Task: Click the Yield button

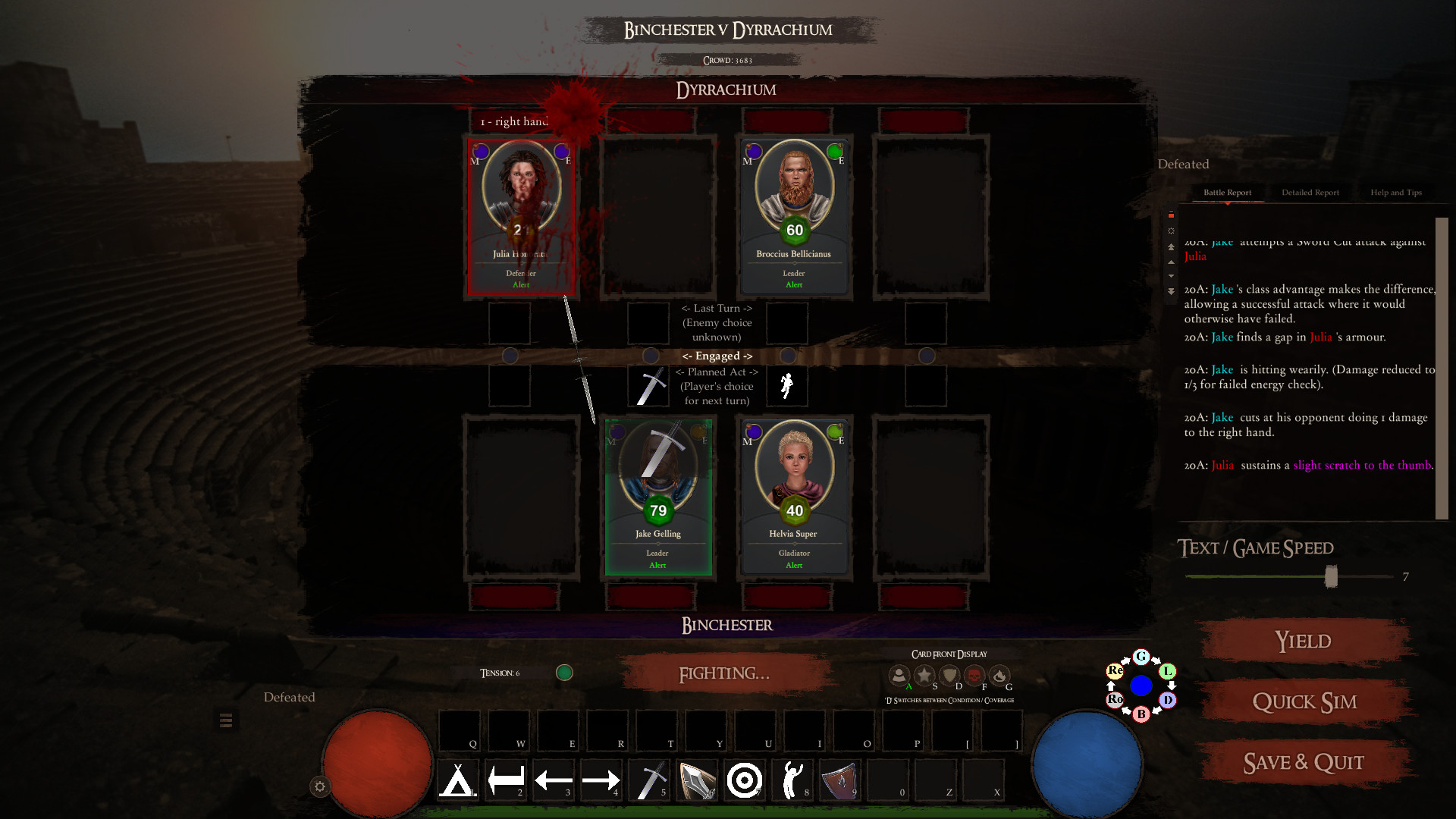Action: [1302, 641]
